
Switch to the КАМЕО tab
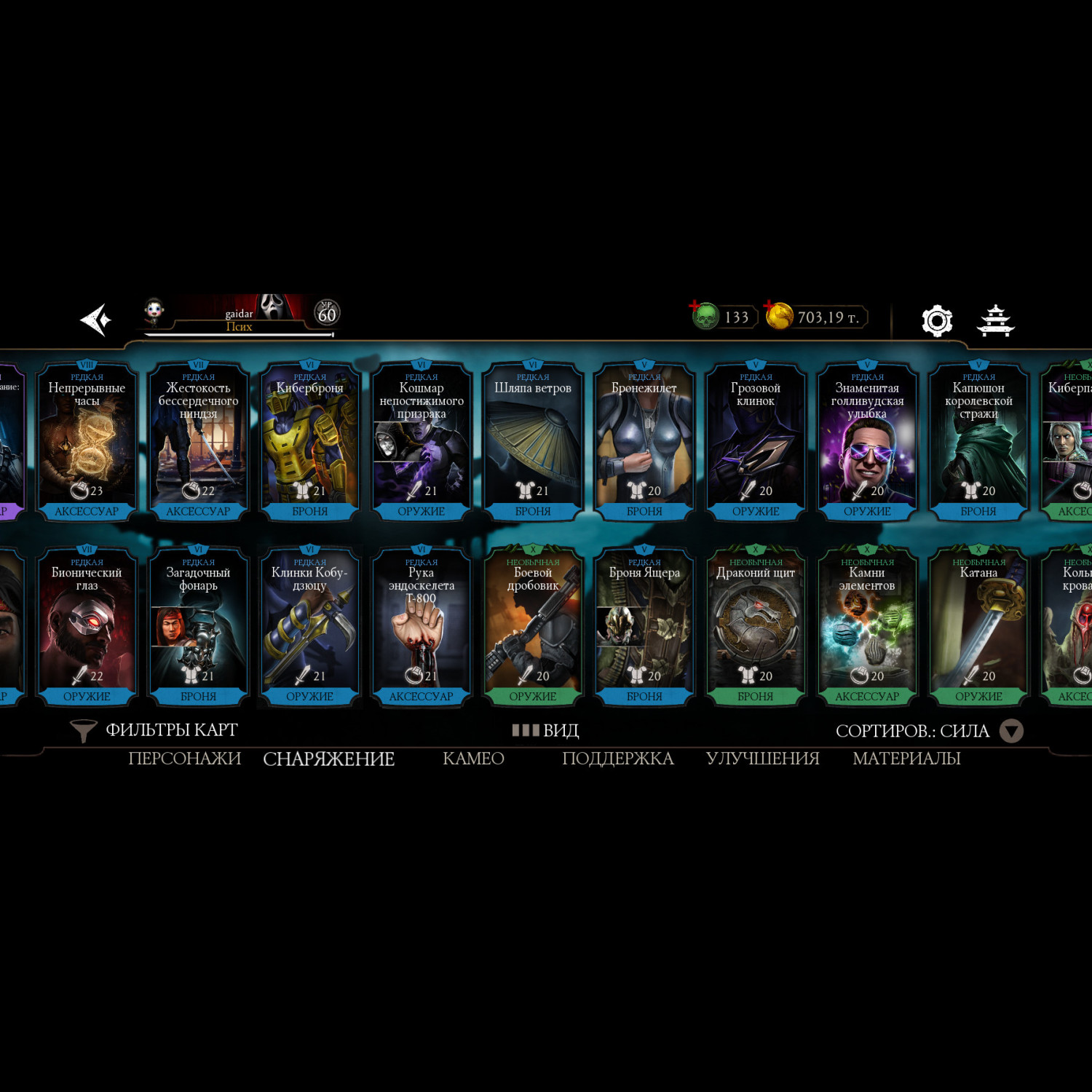(x=473, y=759)
